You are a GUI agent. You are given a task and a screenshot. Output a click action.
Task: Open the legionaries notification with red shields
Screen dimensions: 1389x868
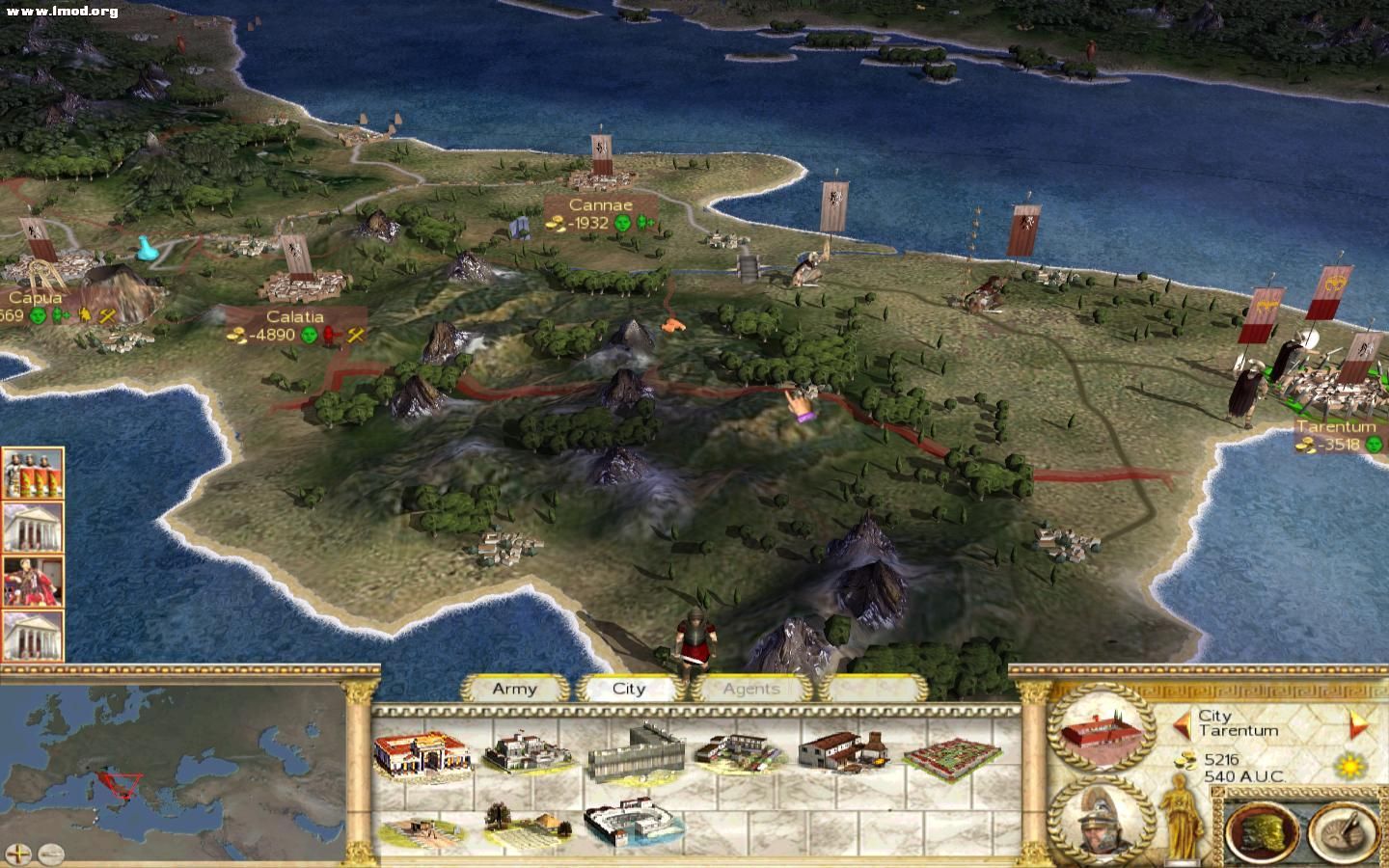(33, 474)
